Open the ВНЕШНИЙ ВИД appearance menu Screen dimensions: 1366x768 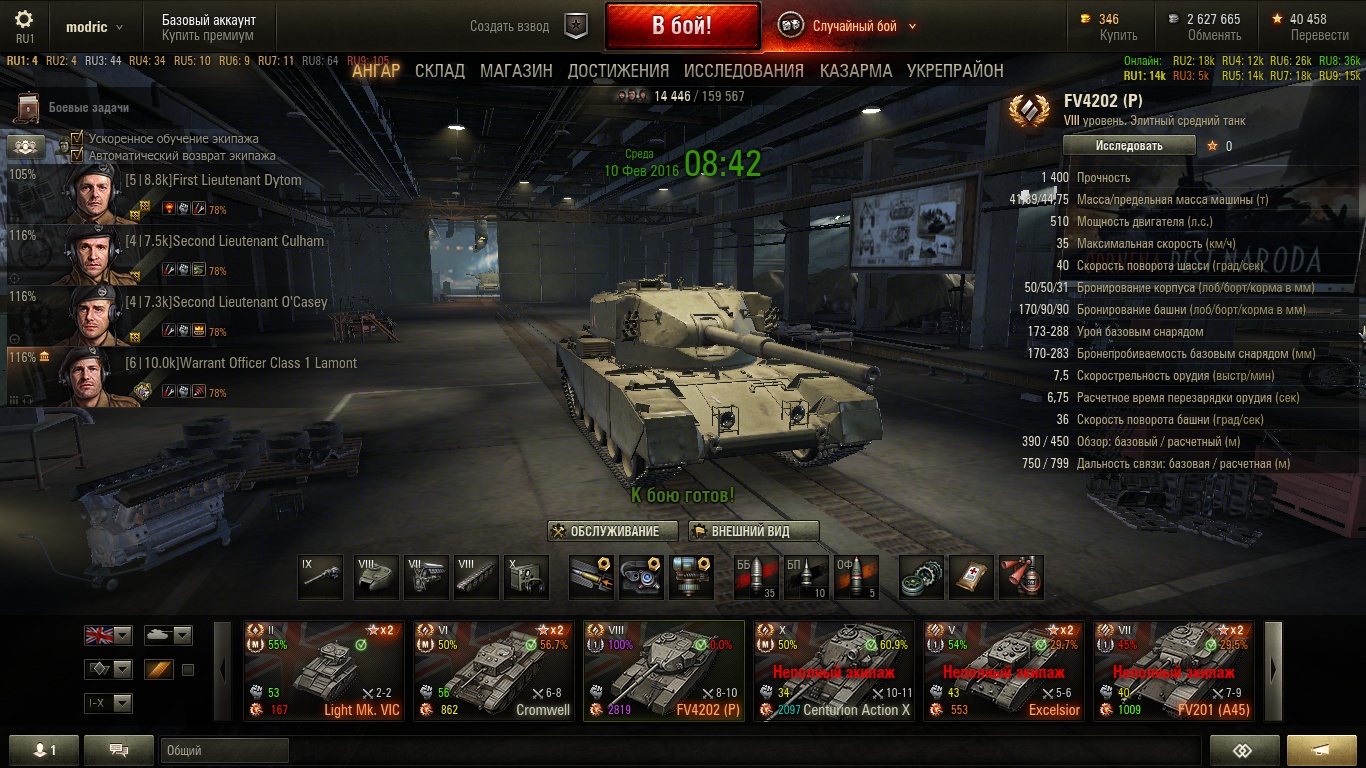(754, 531)
